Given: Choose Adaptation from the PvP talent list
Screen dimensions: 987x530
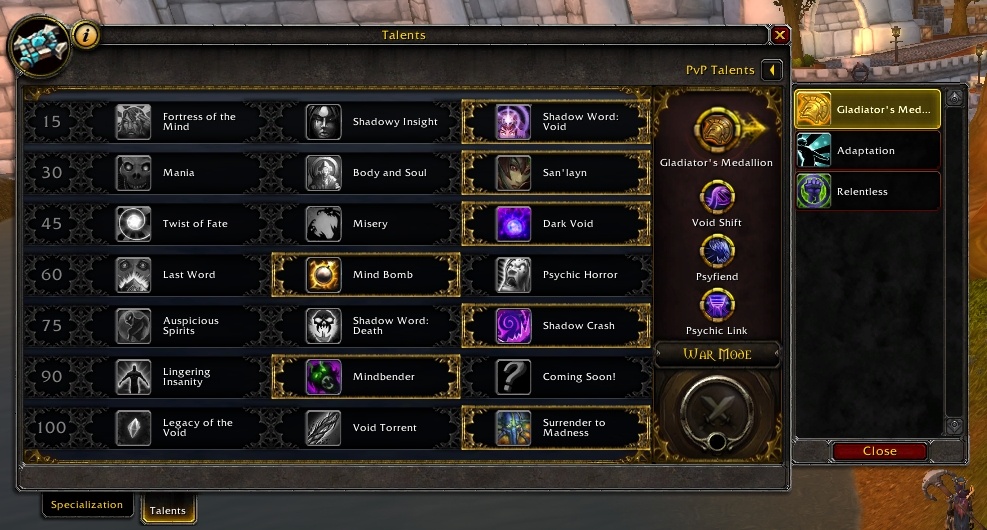Looking at the screenshot, I should [x=868, y=151].
